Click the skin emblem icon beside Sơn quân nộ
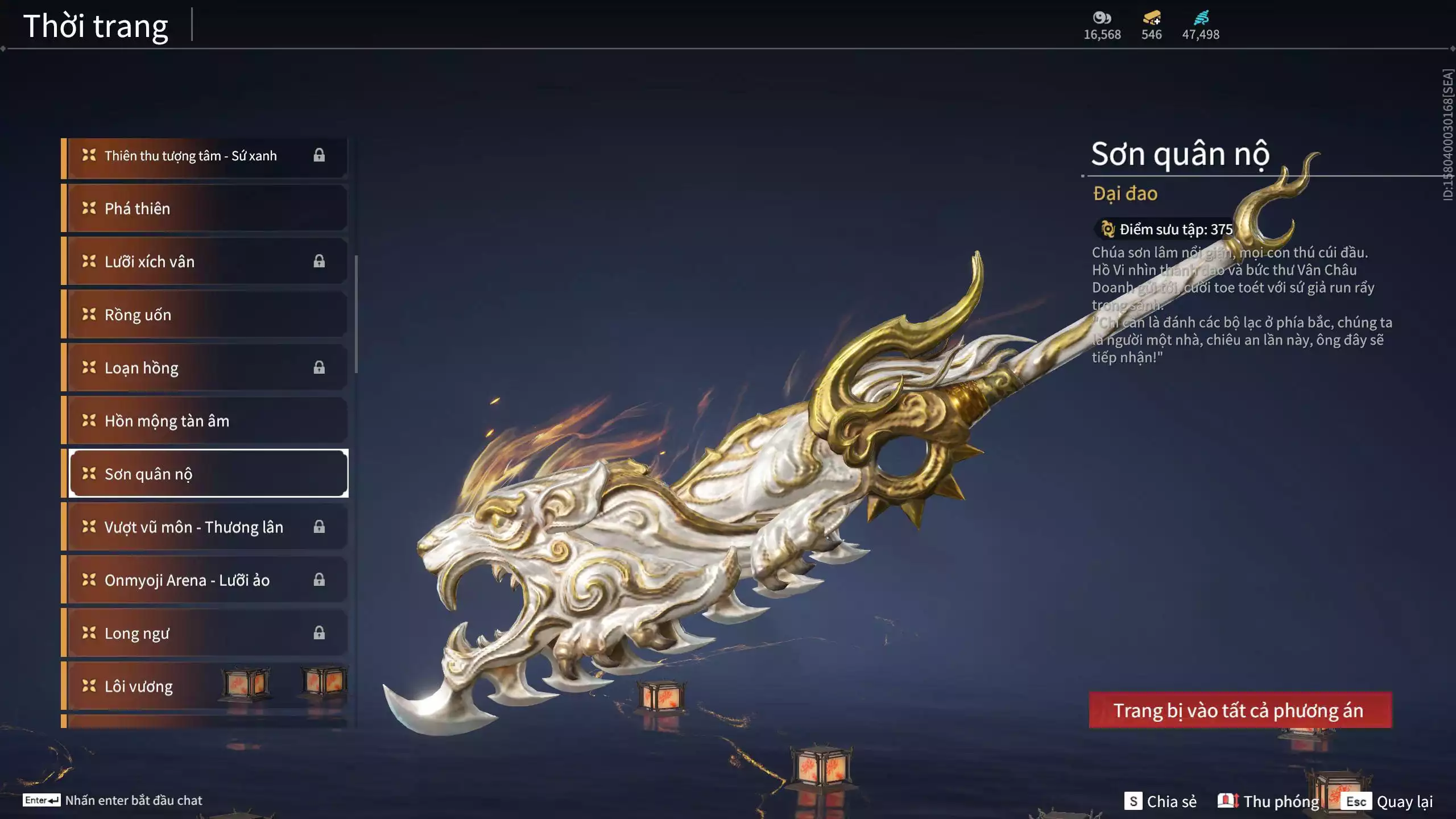The height and width of the screenshot is (819, 1456). click(x=88, y=473)
